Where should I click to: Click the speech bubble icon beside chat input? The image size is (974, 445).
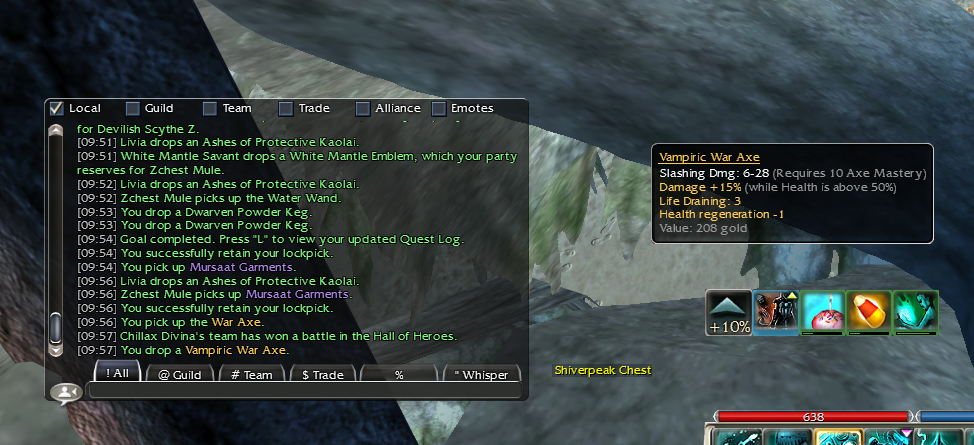tap(66, 393)
